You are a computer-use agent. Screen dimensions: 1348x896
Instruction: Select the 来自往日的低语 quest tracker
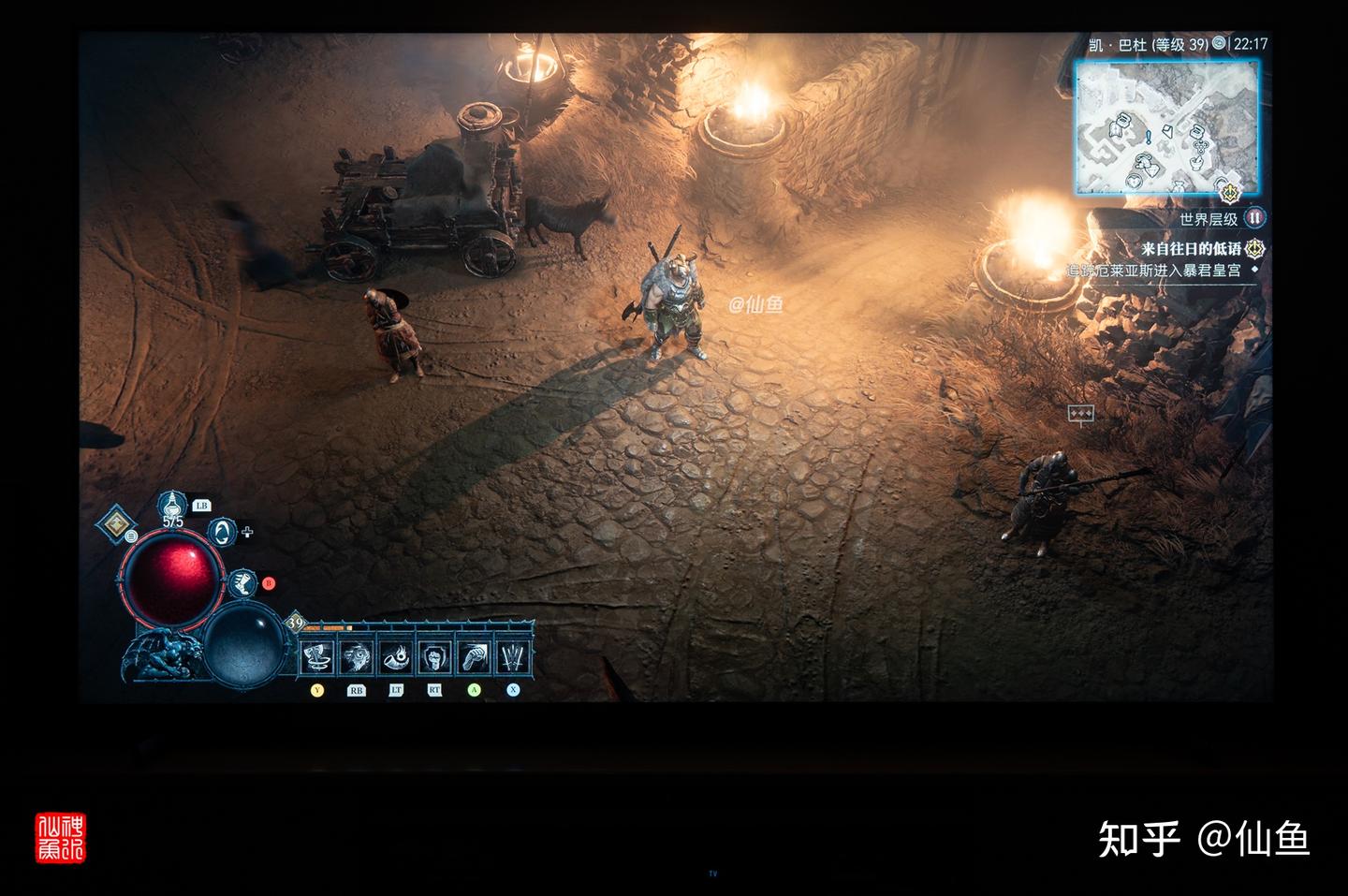point(1191,248)
